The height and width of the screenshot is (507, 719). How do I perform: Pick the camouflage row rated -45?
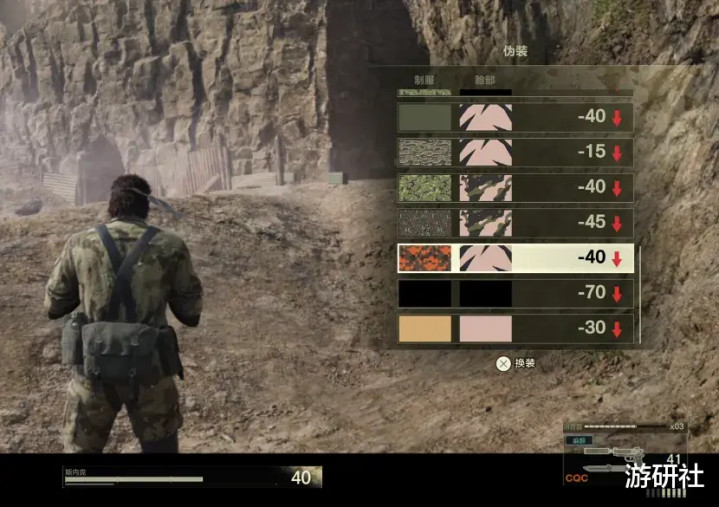pos(514,222)
